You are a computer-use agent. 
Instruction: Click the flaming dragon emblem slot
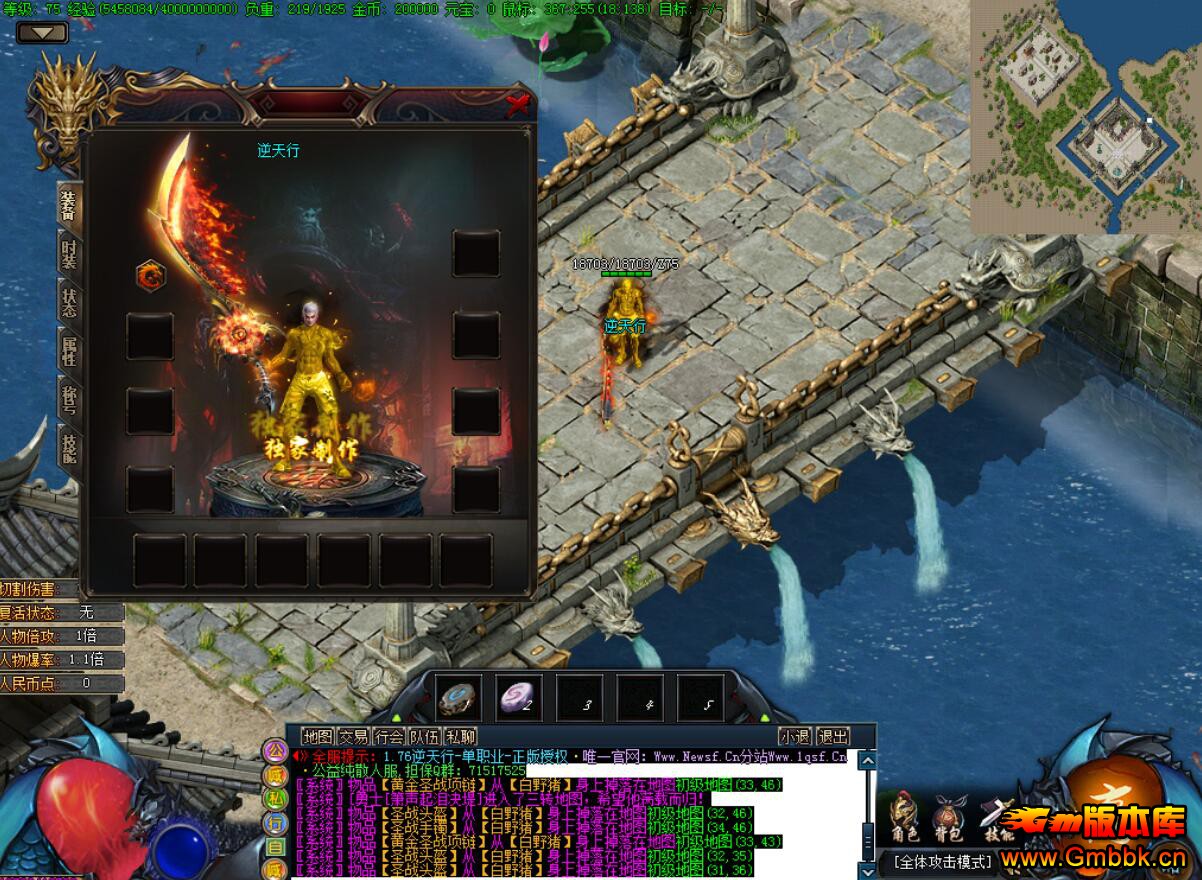point(150,275)
